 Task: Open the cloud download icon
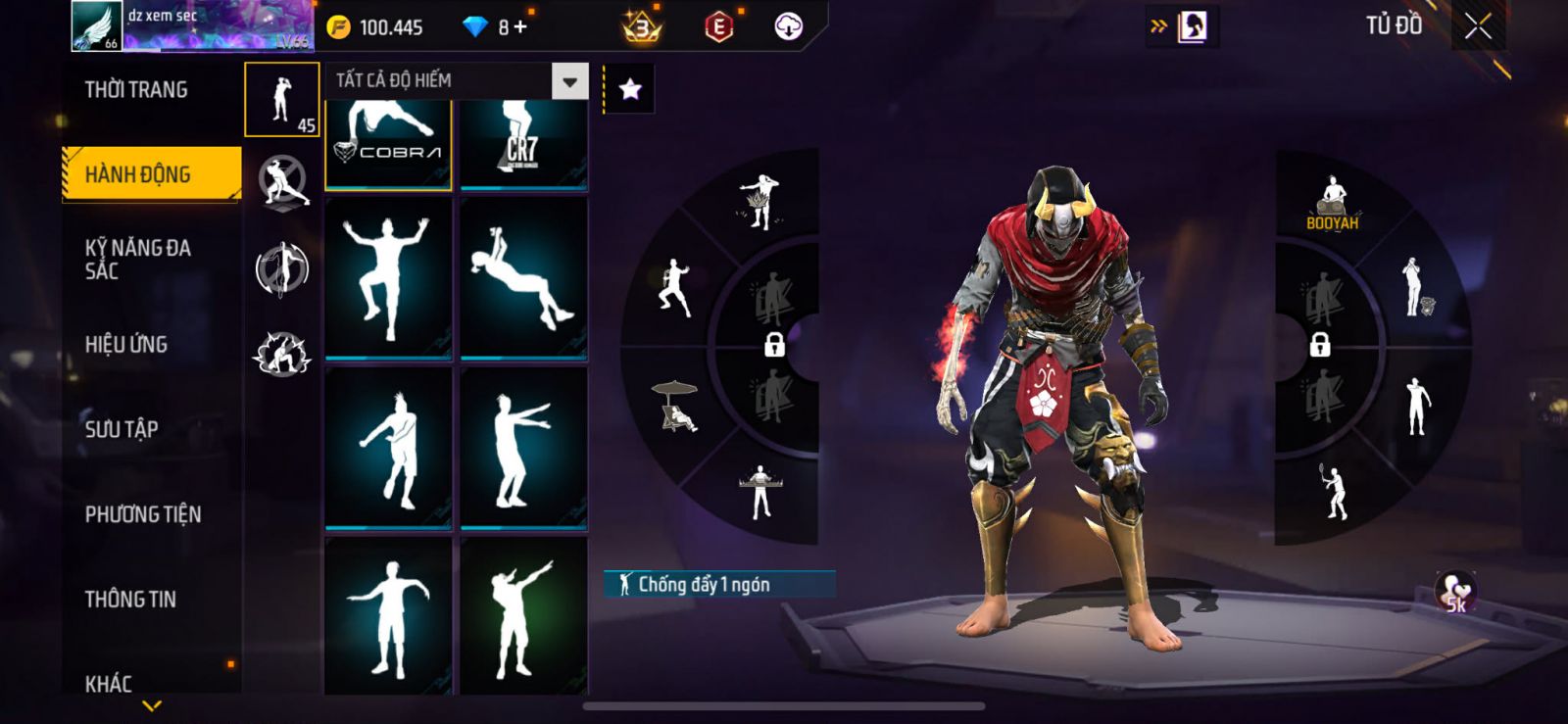[x=788, y=26]
